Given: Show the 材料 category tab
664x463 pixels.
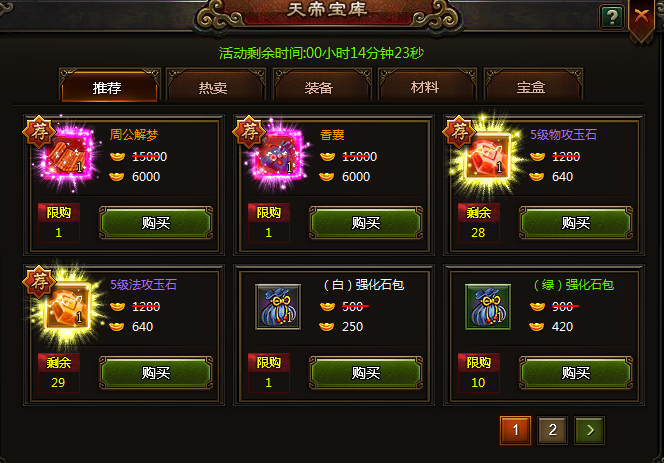Looking at the screenshot, I should click(x=425, y=87).
